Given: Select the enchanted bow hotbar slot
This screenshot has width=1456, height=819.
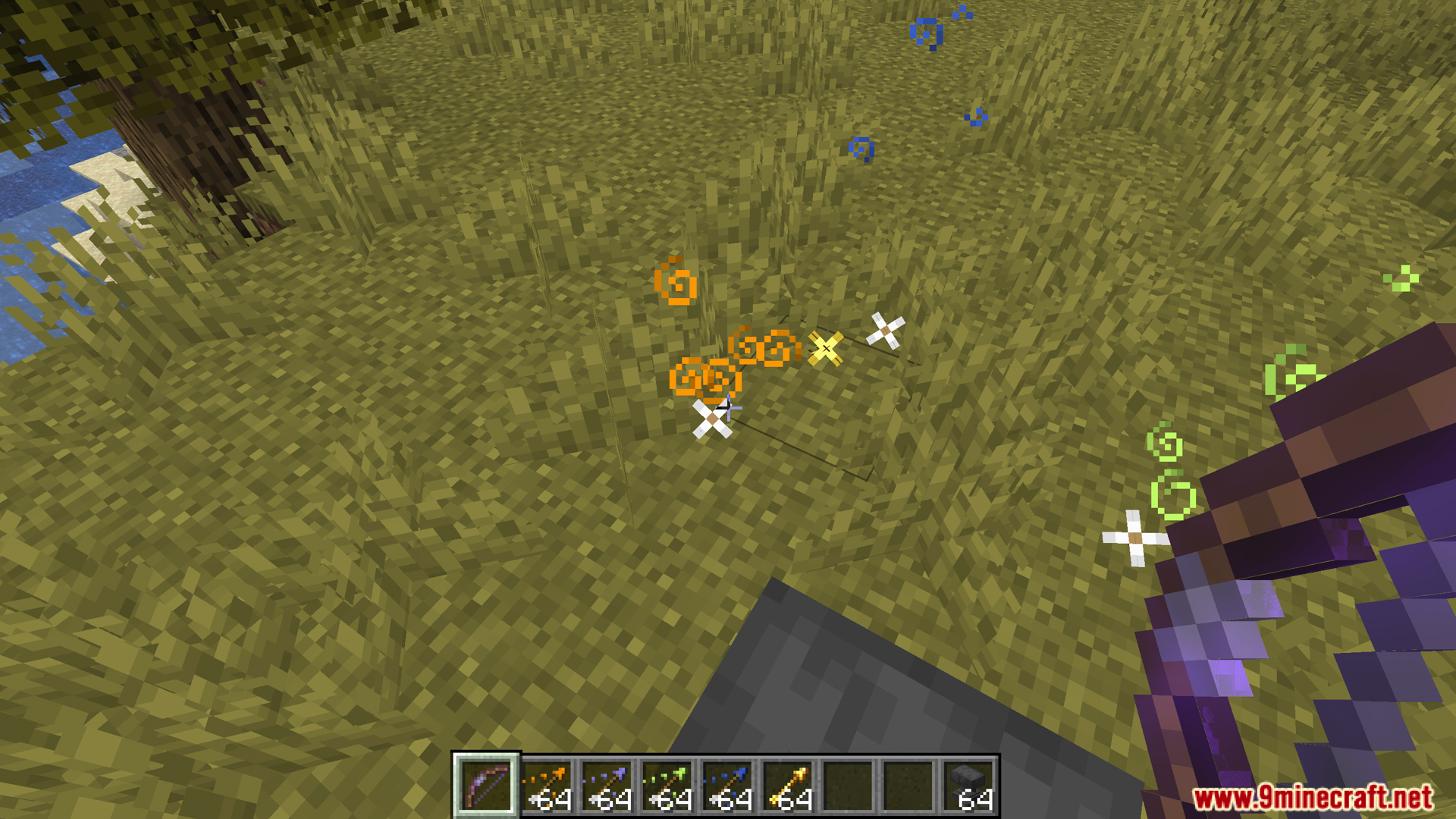Looking at the screenshot, I should 486,786.
